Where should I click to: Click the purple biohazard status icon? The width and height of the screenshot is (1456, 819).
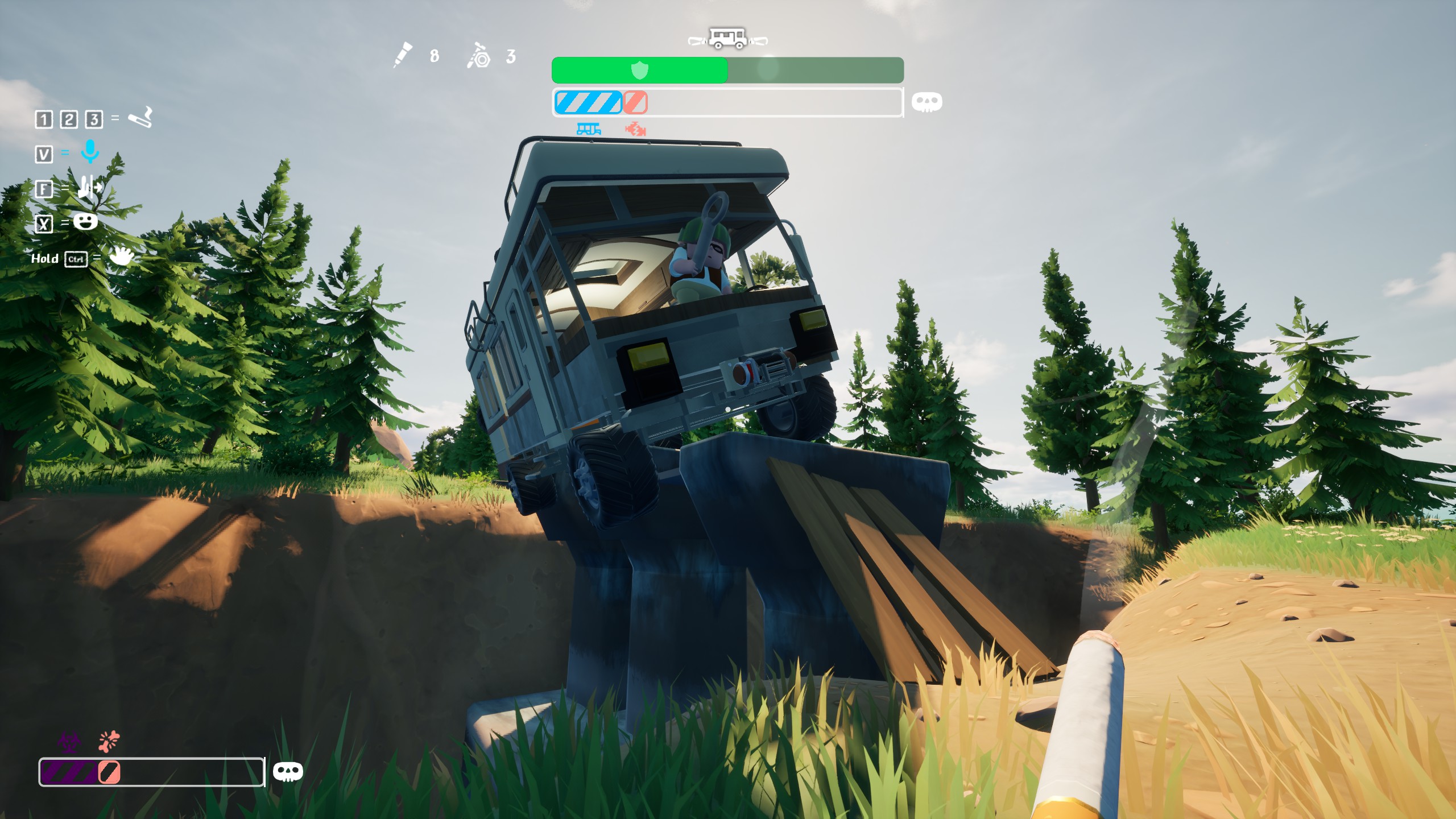[x=69, y=741]
